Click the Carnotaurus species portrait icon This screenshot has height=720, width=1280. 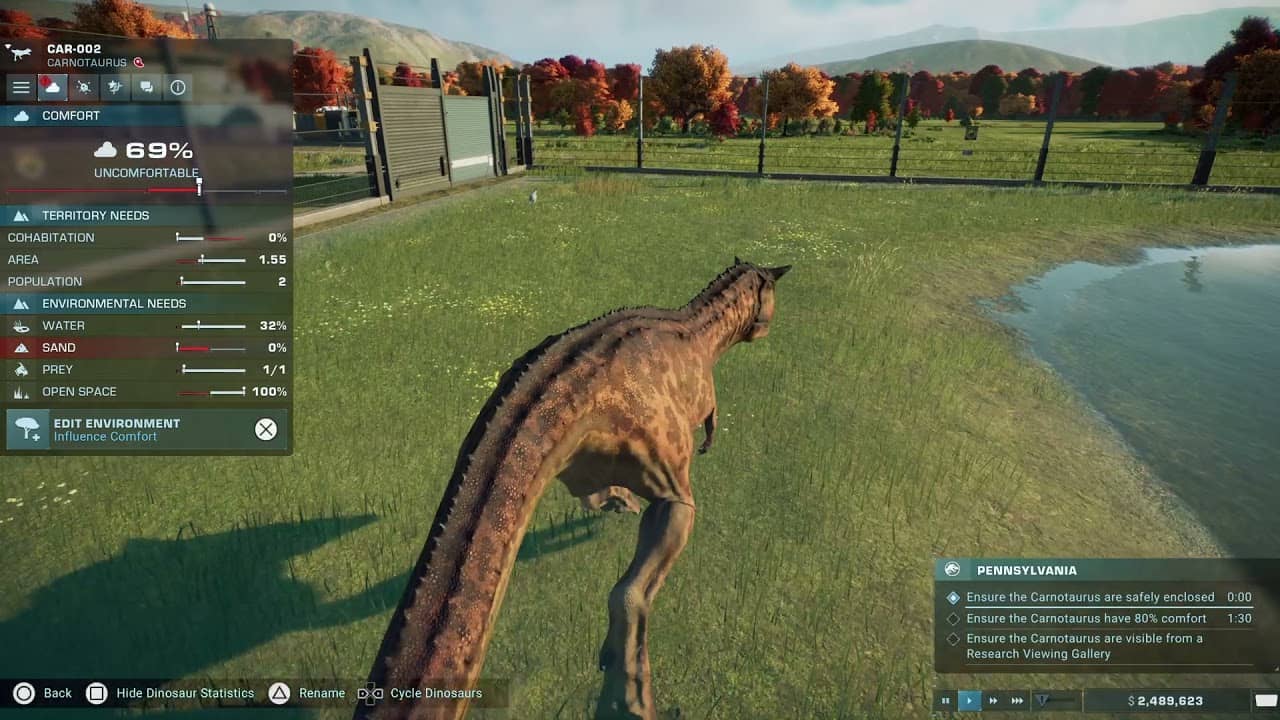coord(18,55)
